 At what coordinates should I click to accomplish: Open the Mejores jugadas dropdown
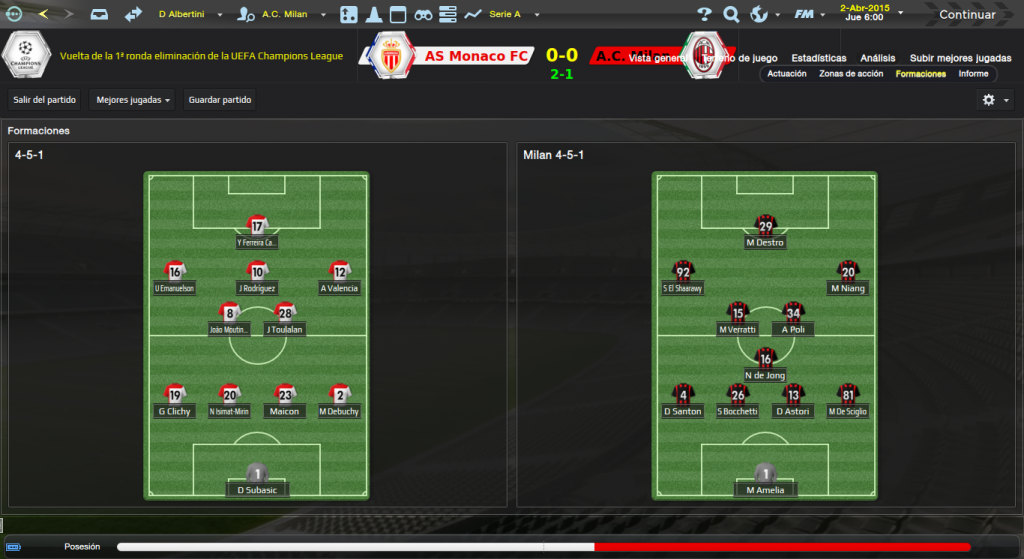pos(132,100)
